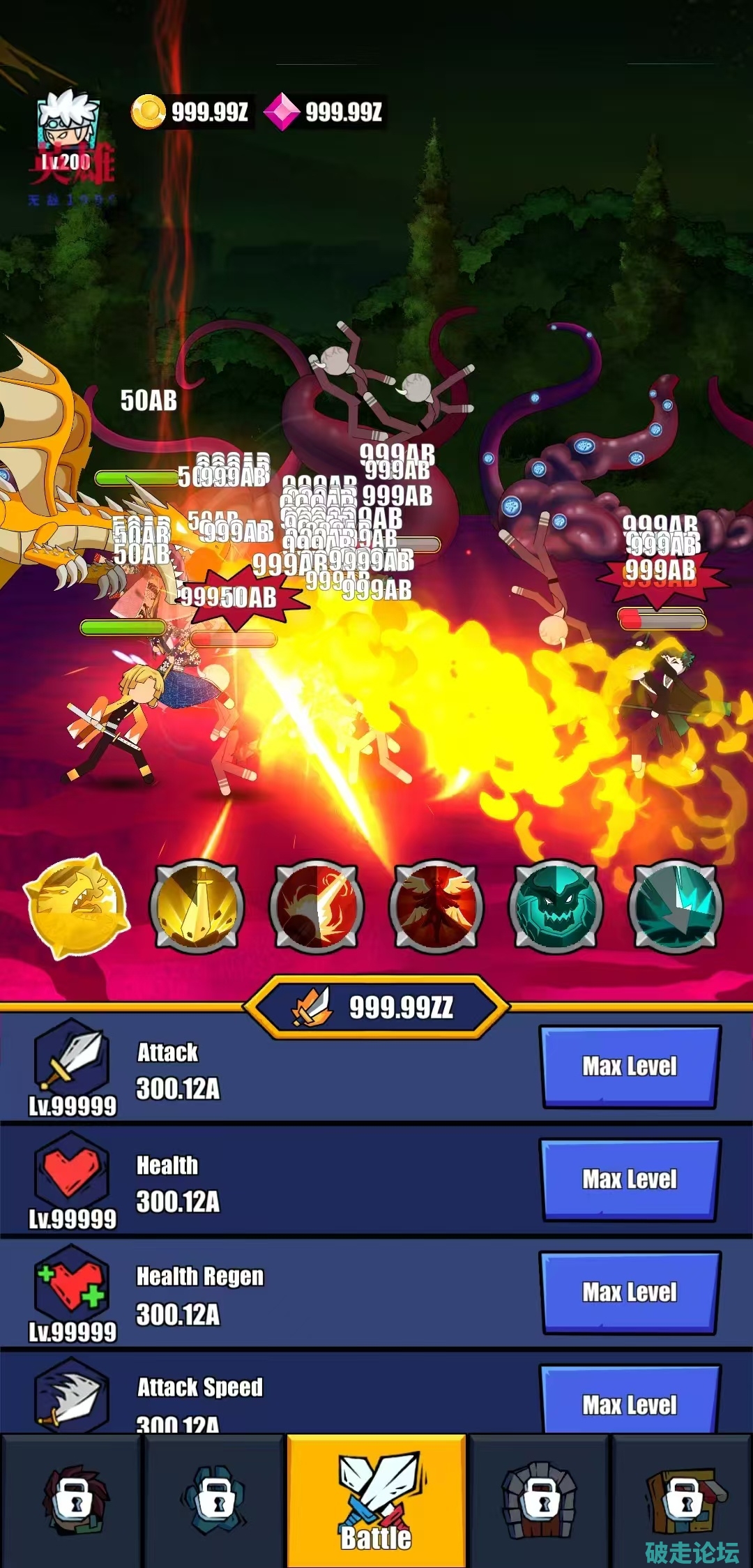Use the golden sword ground-slam skill

click(x=197, y=906)
